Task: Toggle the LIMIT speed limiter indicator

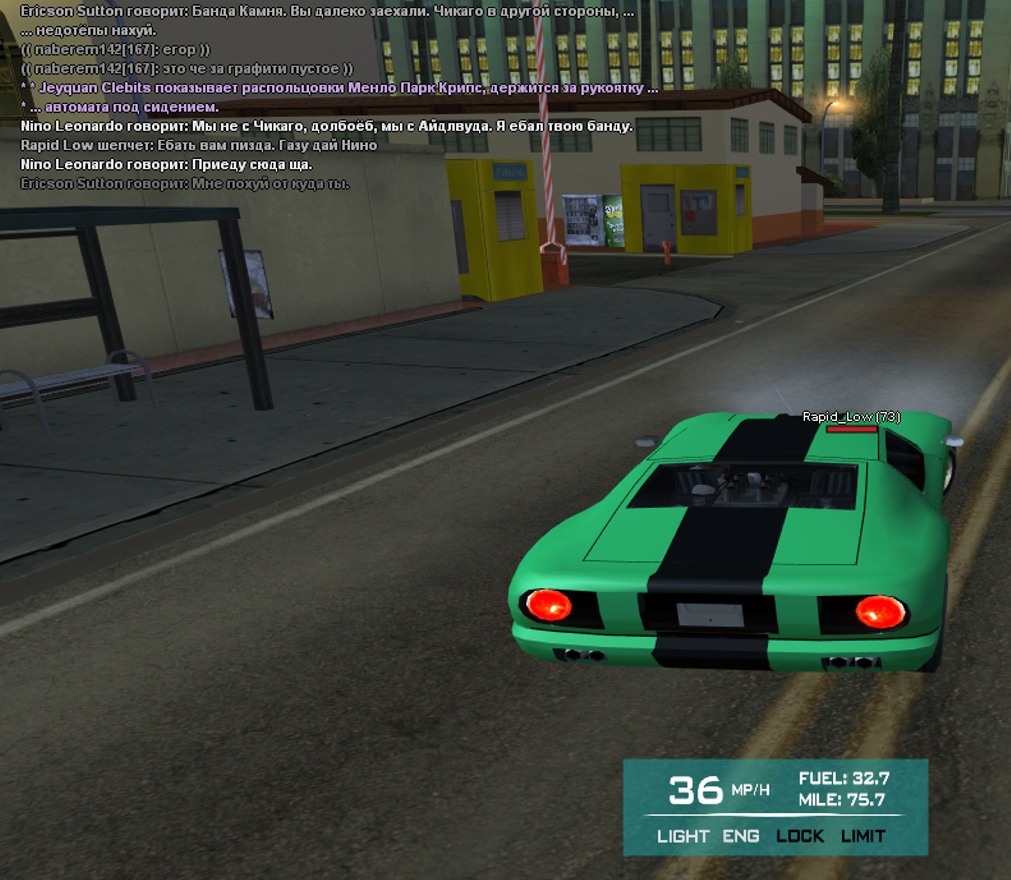Action: [x=863, y=836]
